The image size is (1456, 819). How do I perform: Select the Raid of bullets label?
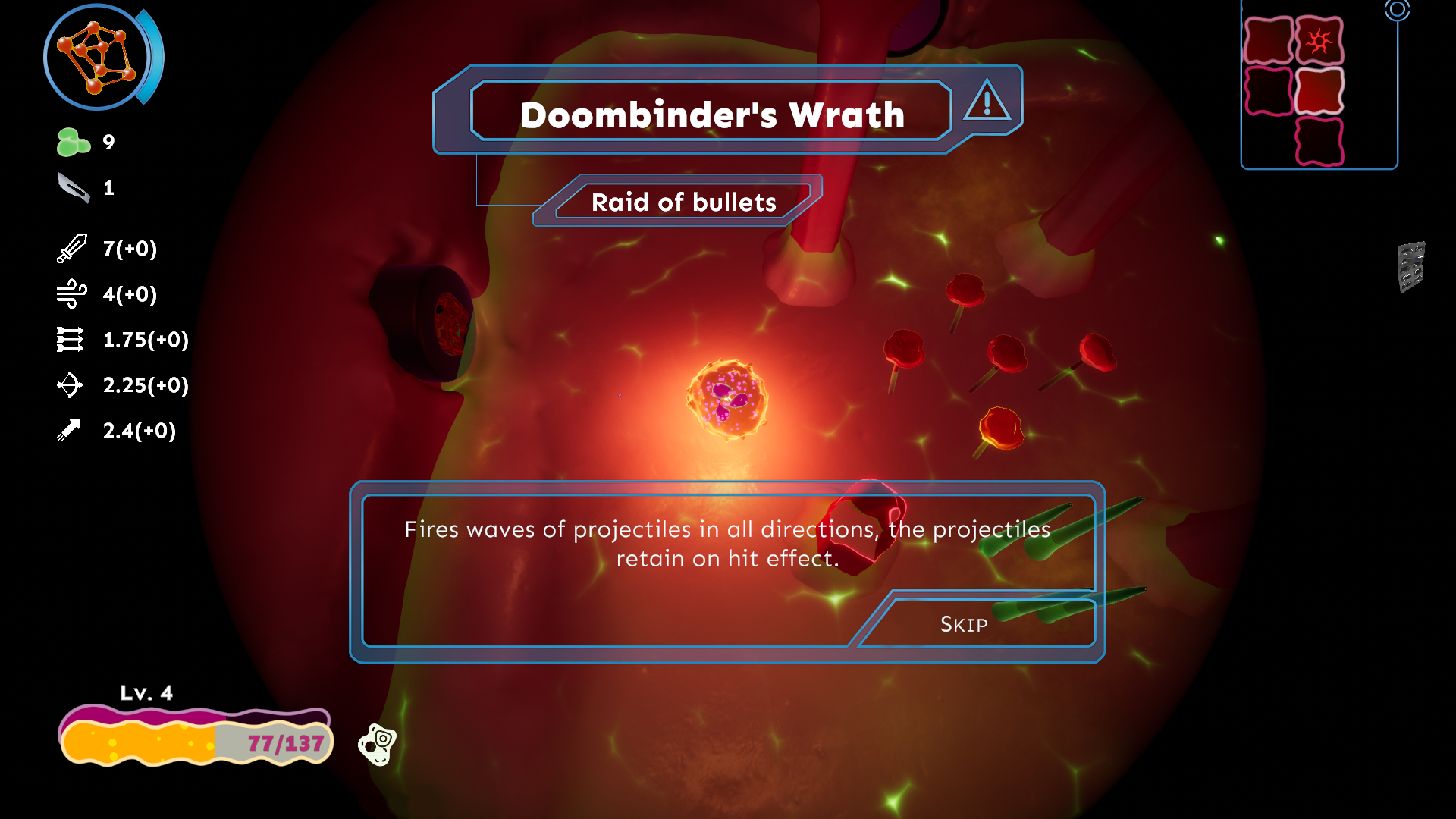tap(684, 202)
